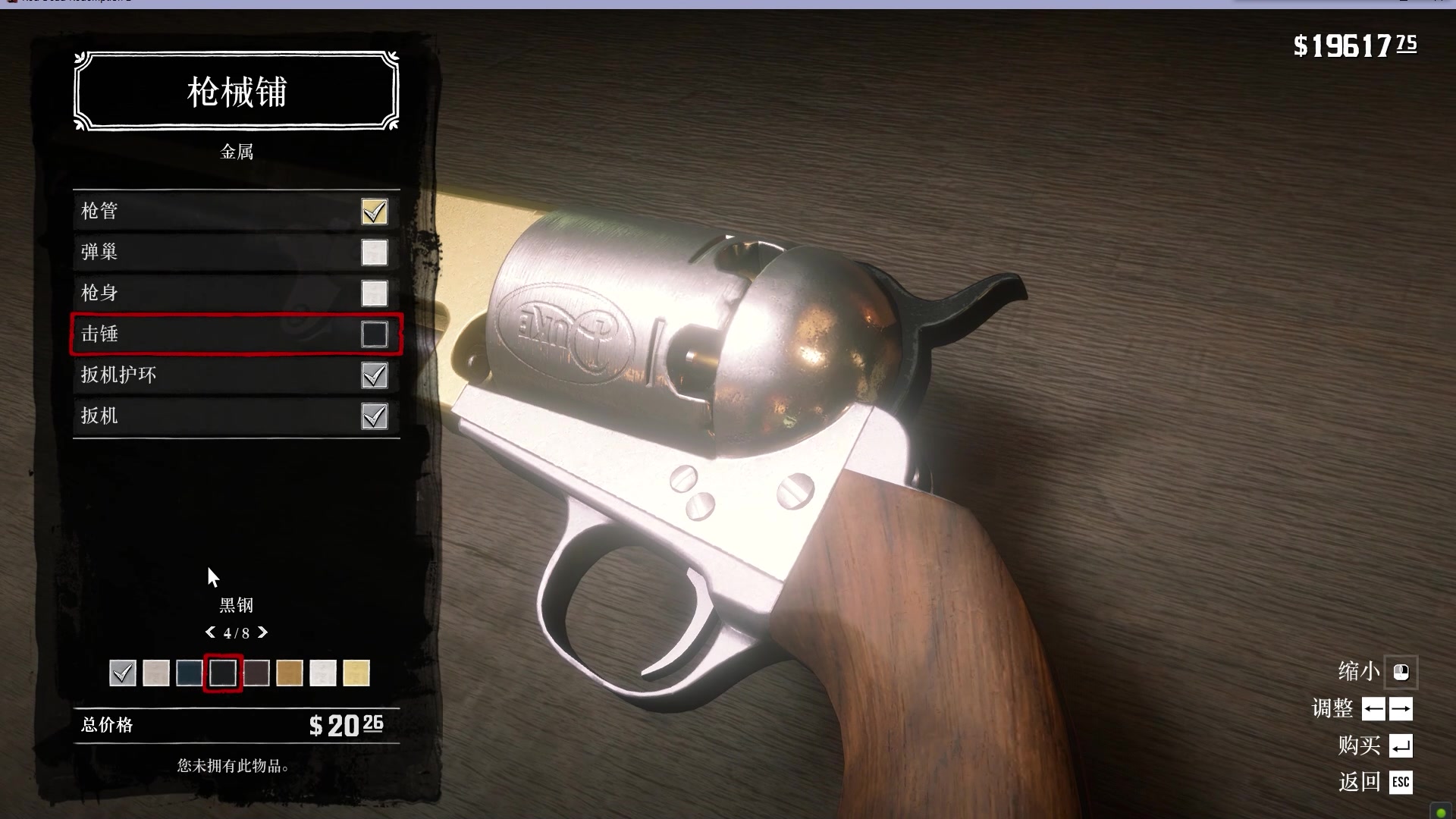Click the right arrow beside 4/8
Screen dimensions: 1456x819
(263, 632)
